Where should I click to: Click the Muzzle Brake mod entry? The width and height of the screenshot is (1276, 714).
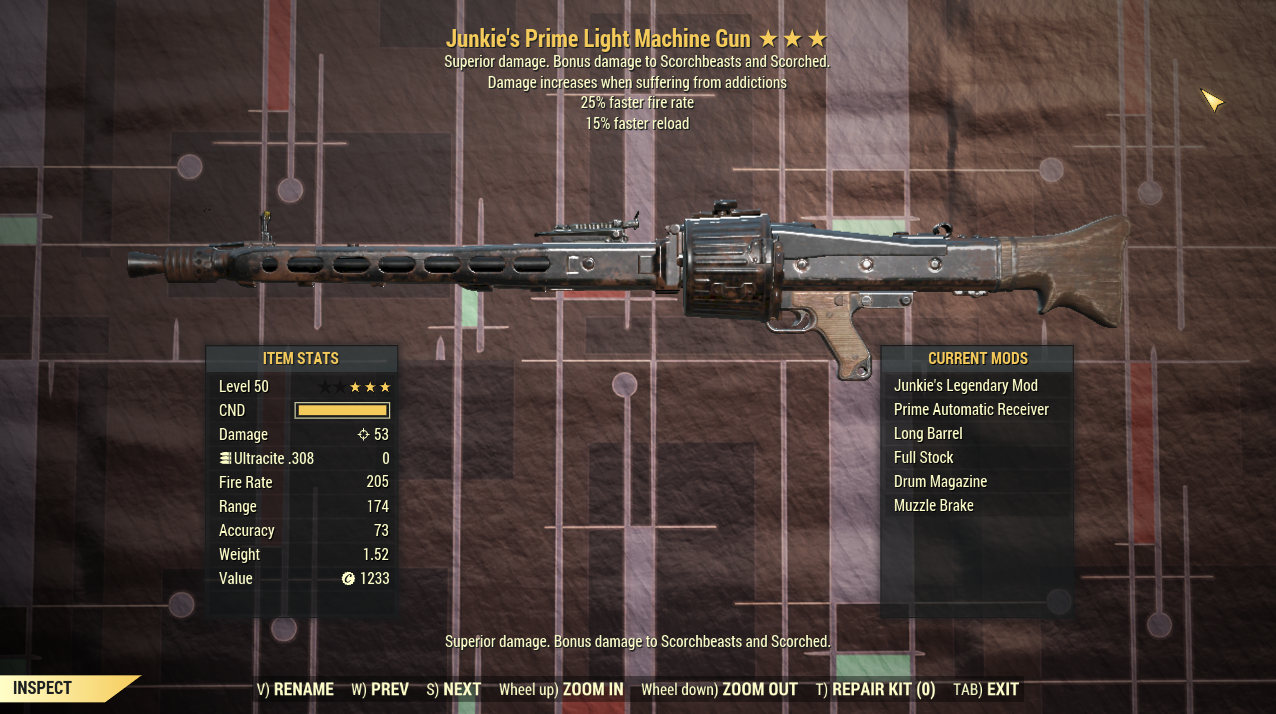[x=933, y=505]
